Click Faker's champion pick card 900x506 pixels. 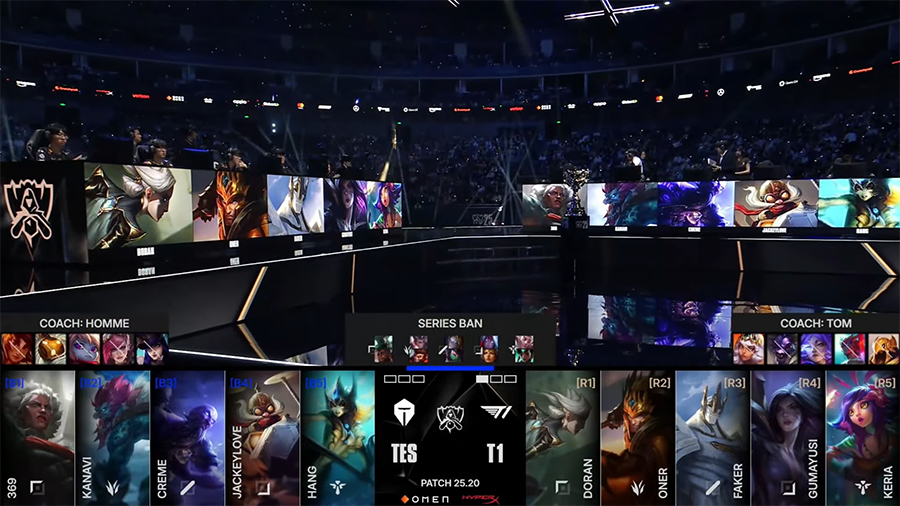tap(712, 437)
